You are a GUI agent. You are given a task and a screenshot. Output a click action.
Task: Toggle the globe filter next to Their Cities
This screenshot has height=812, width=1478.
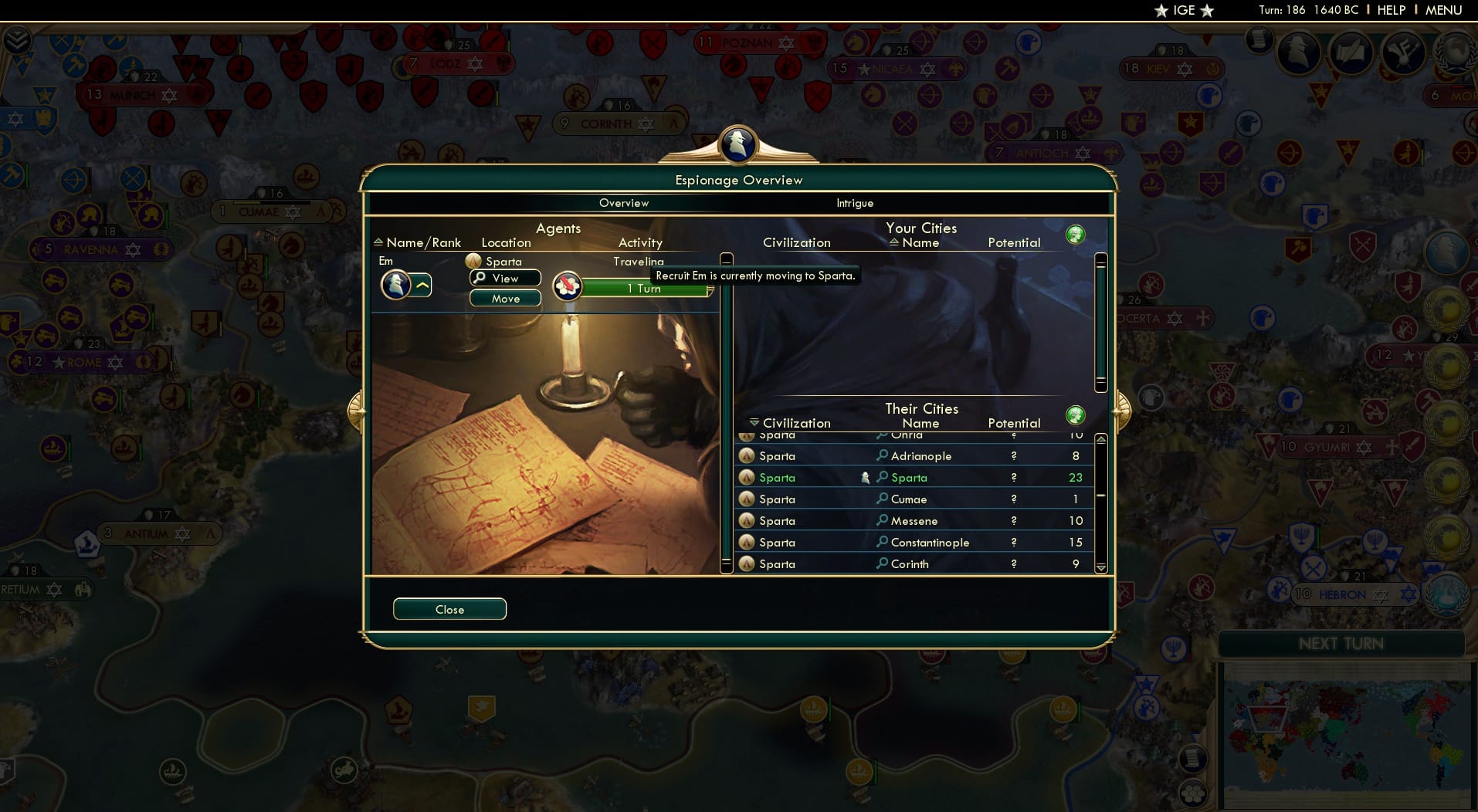1076,414
